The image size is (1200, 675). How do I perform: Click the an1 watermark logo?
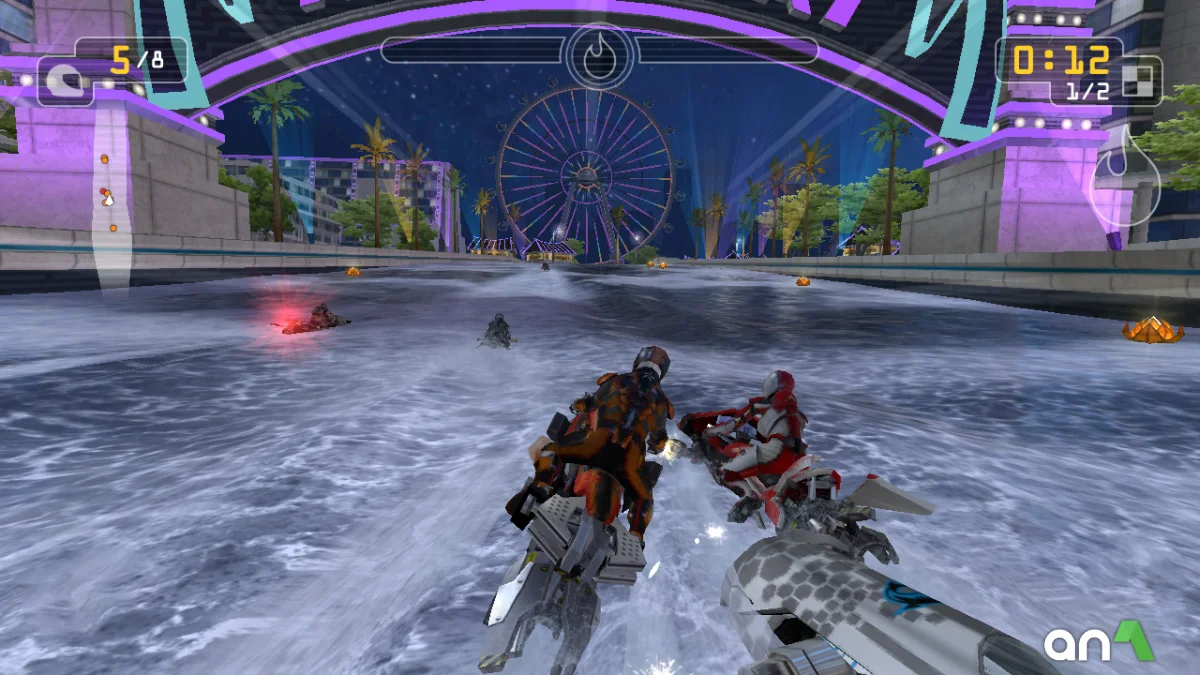(x=1098, y=643)
